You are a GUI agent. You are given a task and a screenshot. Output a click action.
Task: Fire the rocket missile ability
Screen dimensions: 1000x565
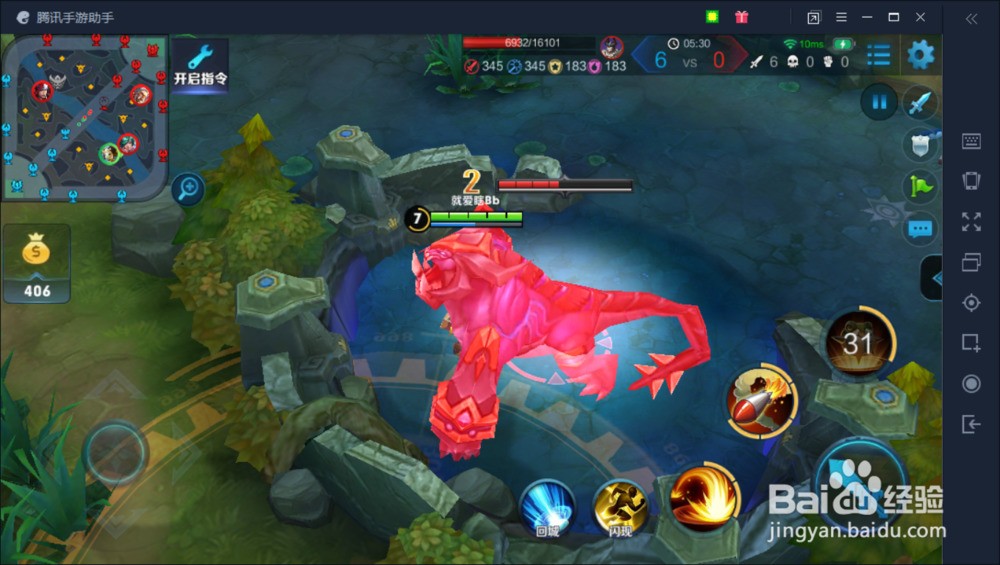pyautogui.click(x=761, y=401)
